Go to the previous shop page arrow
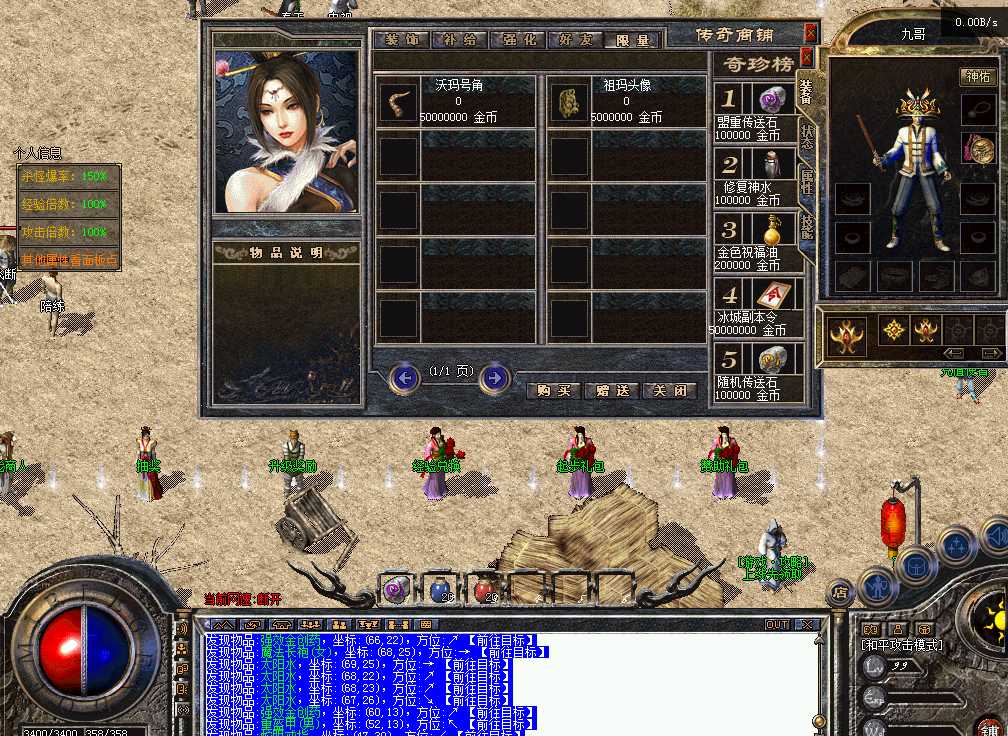This screenshot has width=1008, height=736. point(405,378)
